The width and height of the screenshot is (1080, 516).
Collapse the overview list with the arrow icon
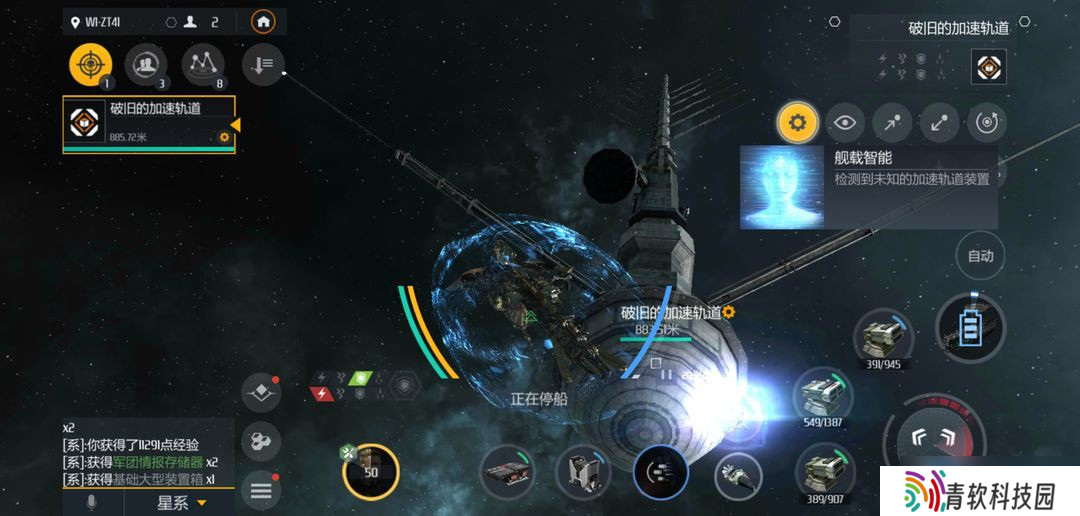[x=262, y=65]
